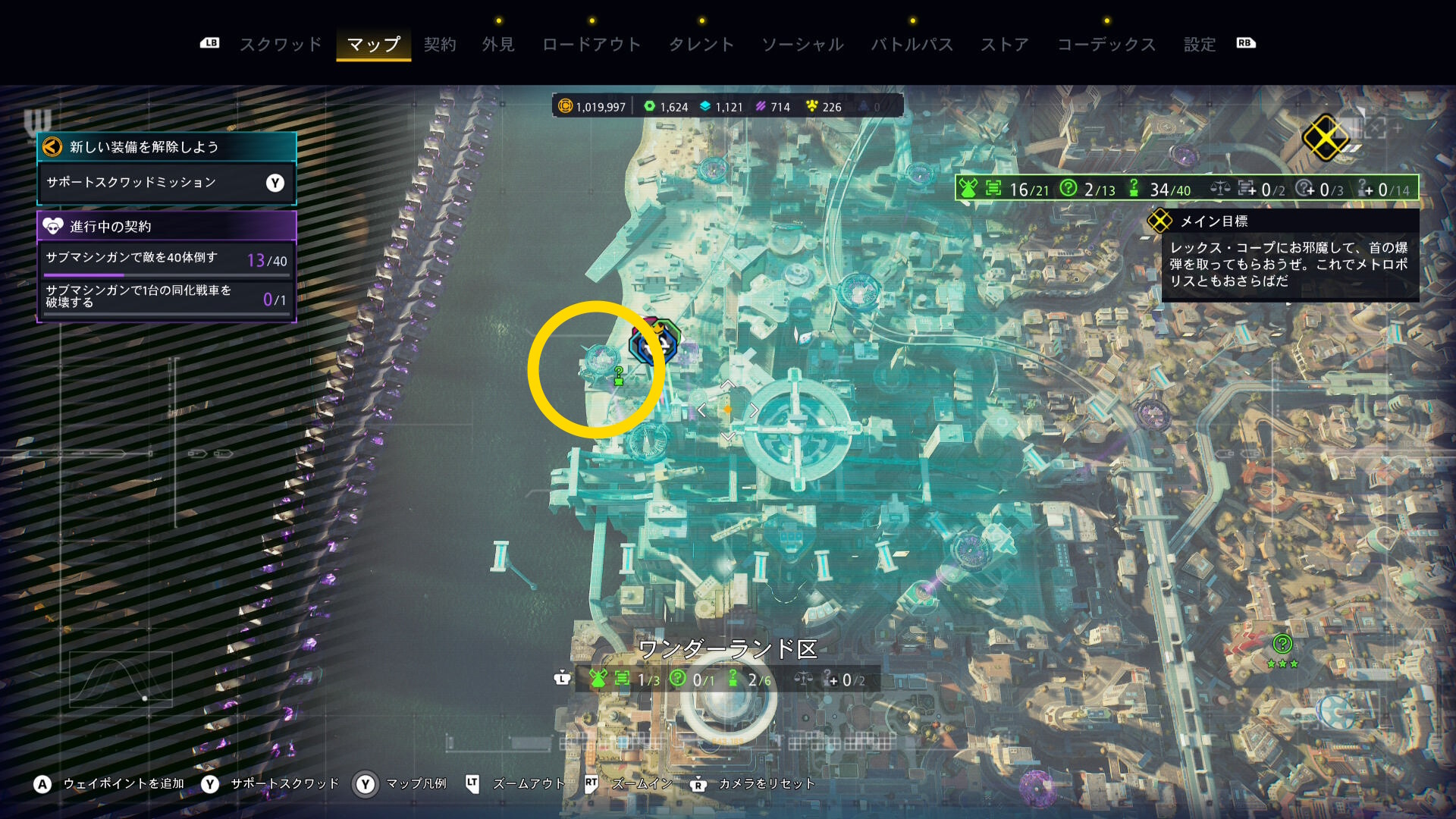The image size is (1456, 819).
Task: Switch to the スクワッド tab
Action: [x=281, y=45]
